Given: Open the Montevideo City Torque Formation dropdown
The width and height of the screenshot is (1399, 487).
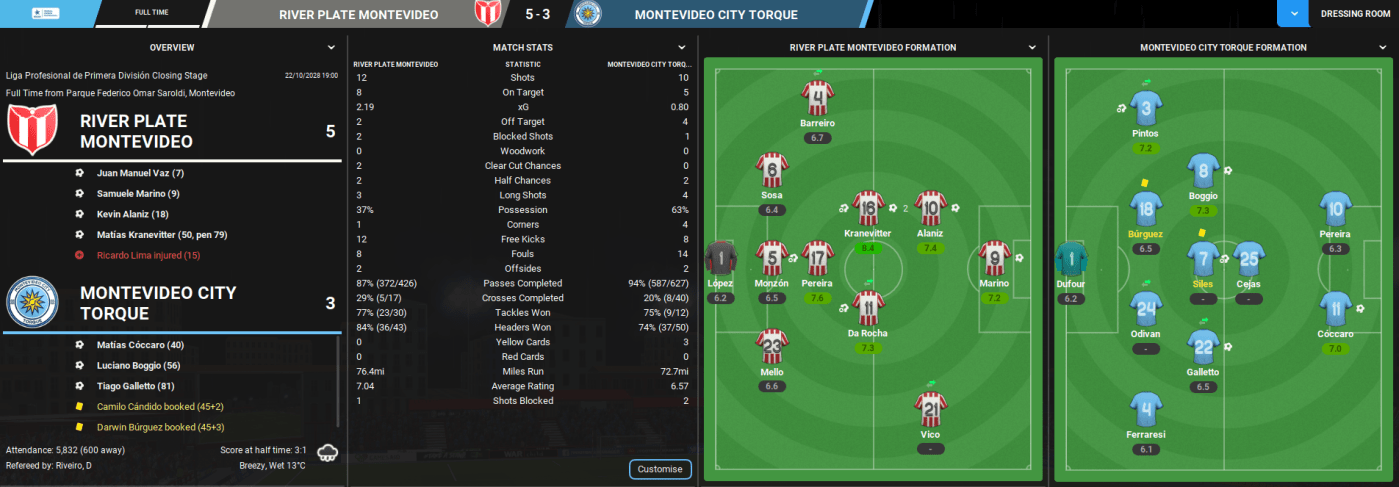Looking at the screenshot, I should click(1380, 47).
